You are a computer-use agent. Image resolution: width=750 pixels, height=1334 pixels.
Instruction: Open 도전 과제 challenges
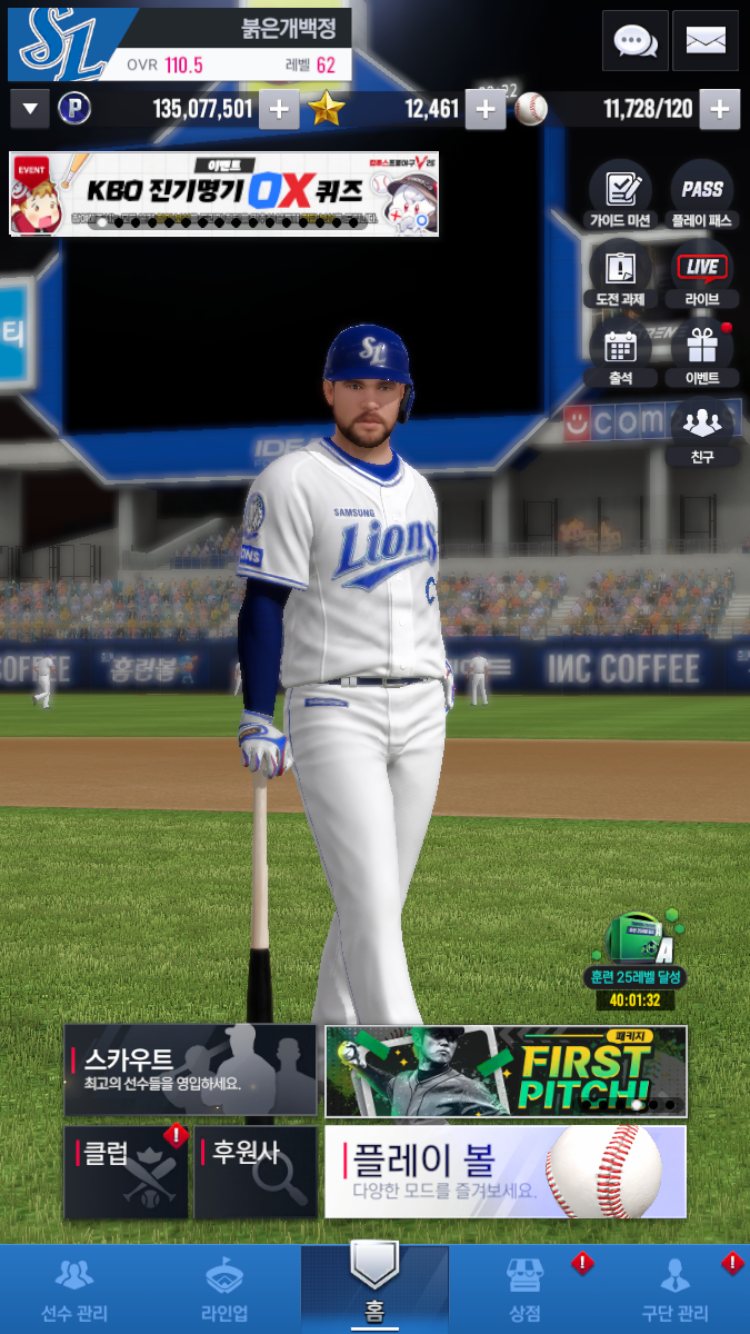point(620,273)
